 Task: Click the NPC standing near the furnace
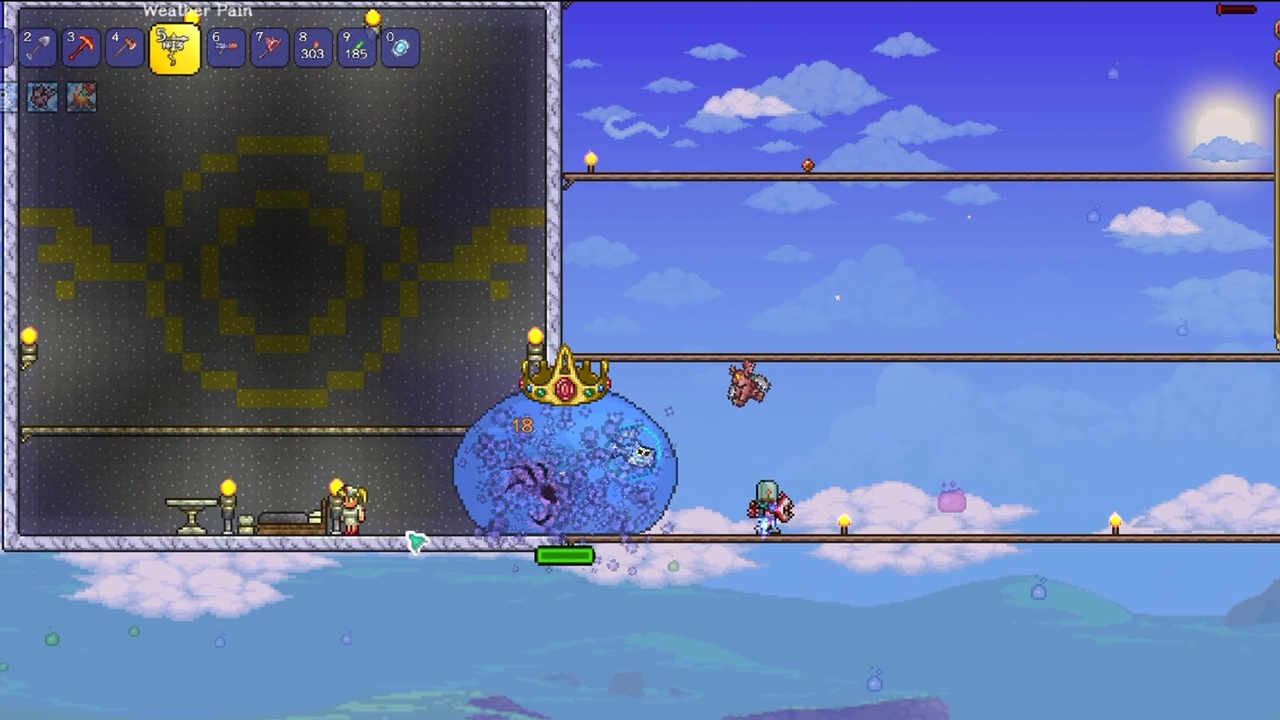[350, 510]
